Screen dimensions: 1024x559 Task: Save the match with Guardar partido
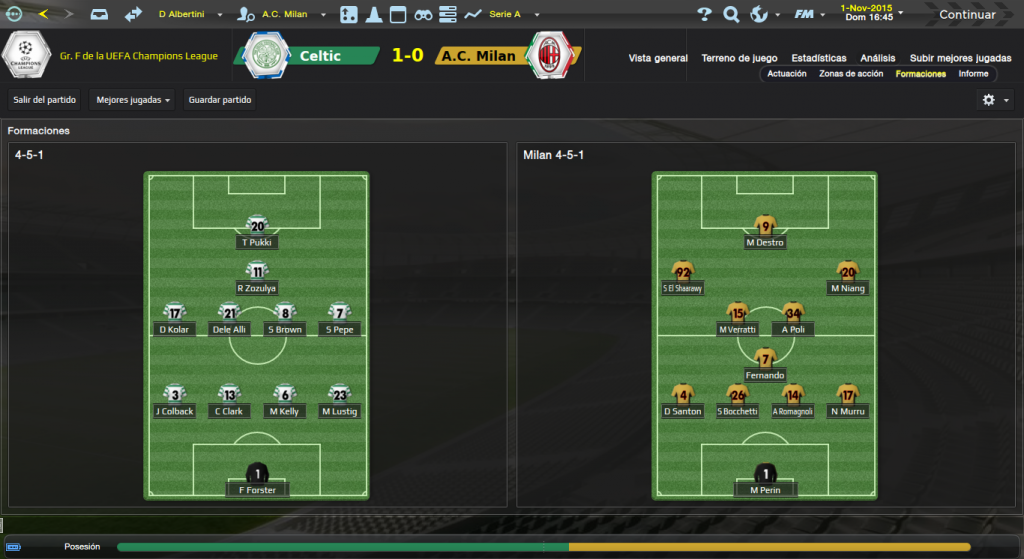[220, 100]
